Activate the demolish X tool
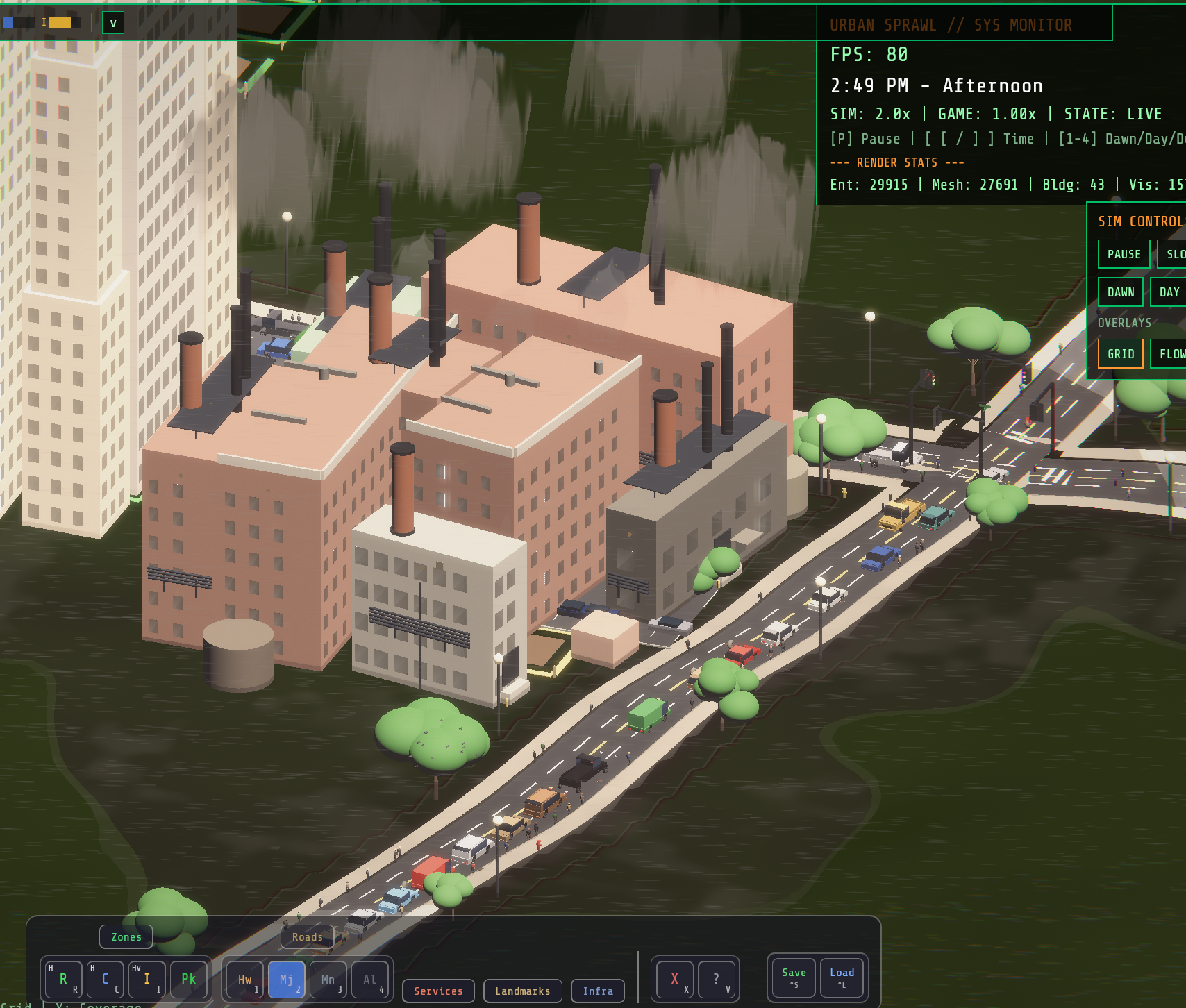The width and height of the screenshot is (1186, 1008). pos(674,977)
